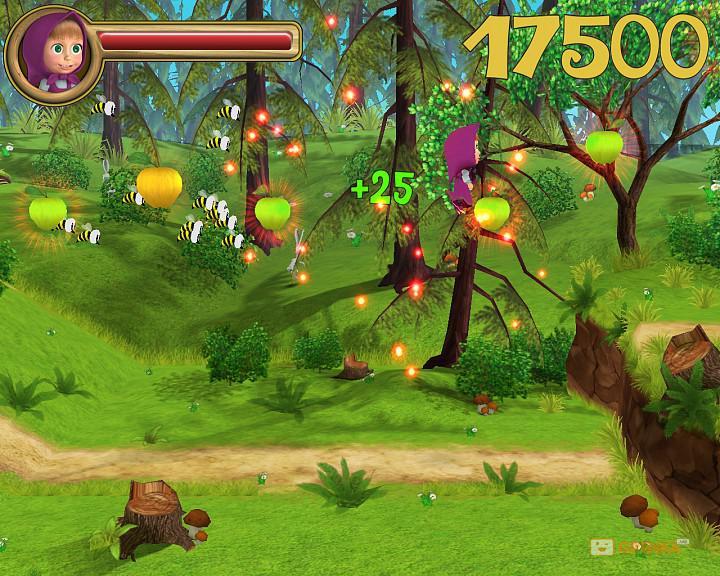
Task: Click the smiley-face site watermark logo
Action: (603, 548)
